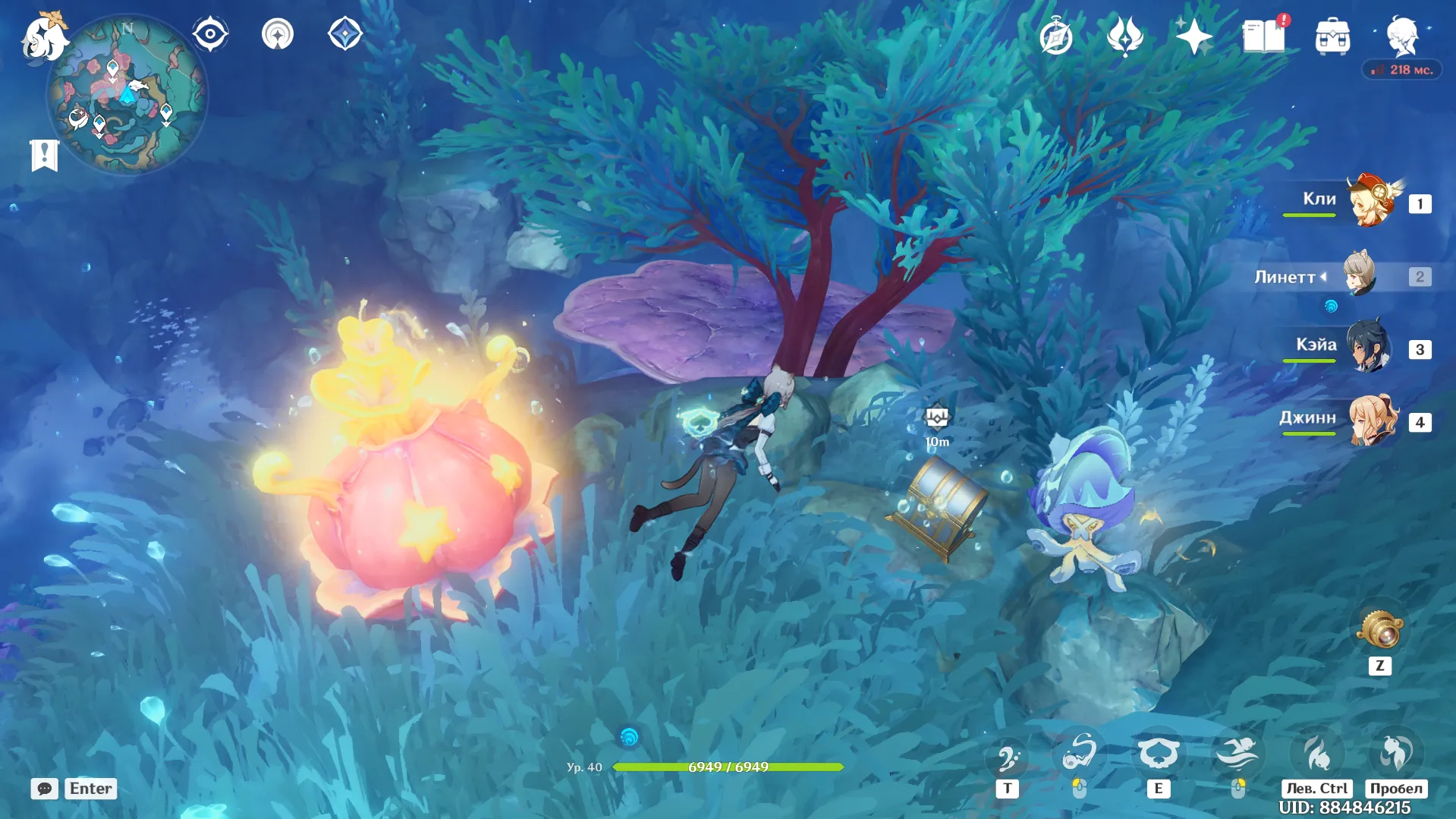Switch to party member Кли
The image size is (1456, 819).
tap(1372, 203)
